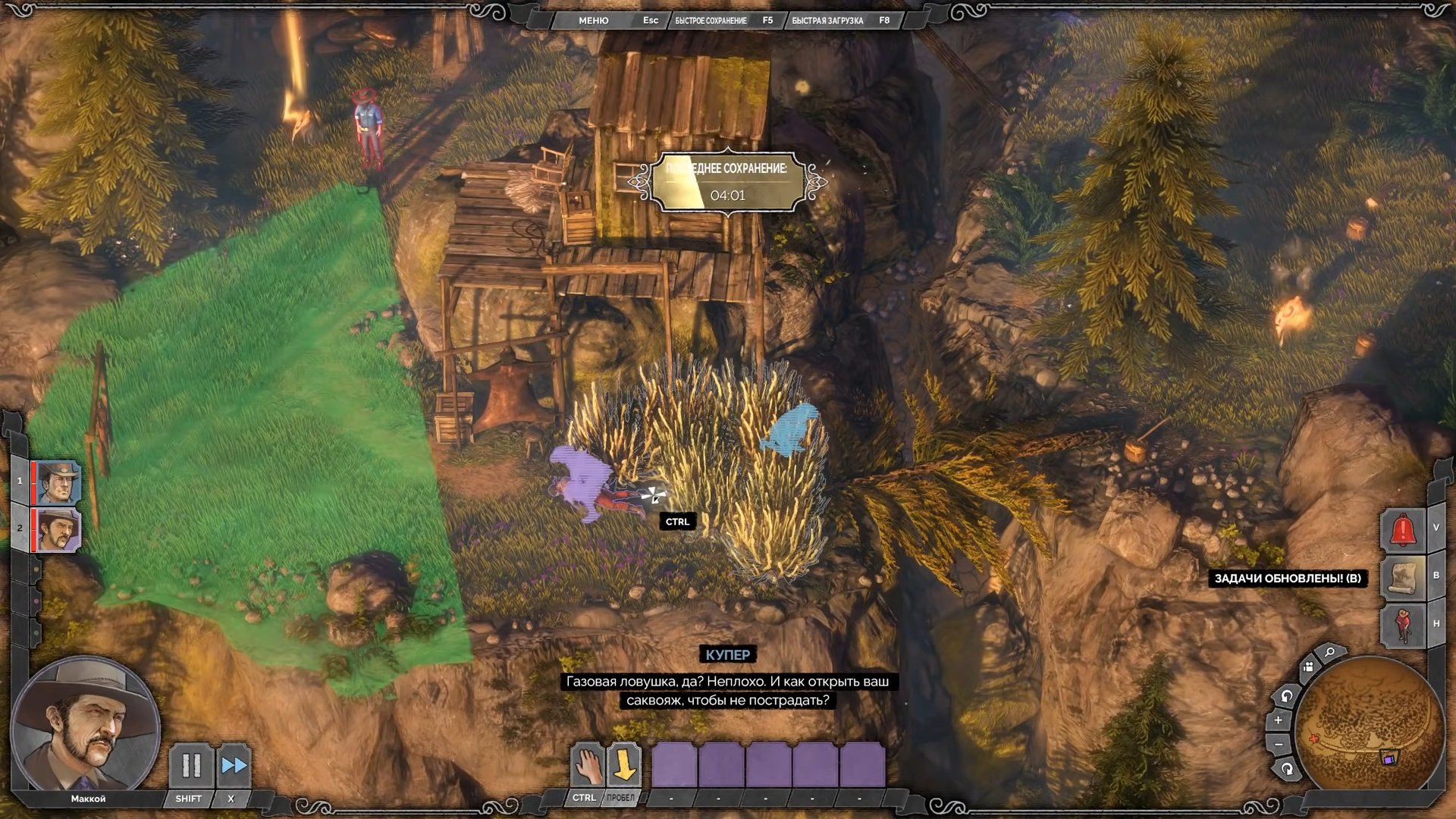Select Cooper's portrait in slot 1
The width and height of the screenshot is (1456, 819).
[x=59, y=482]
